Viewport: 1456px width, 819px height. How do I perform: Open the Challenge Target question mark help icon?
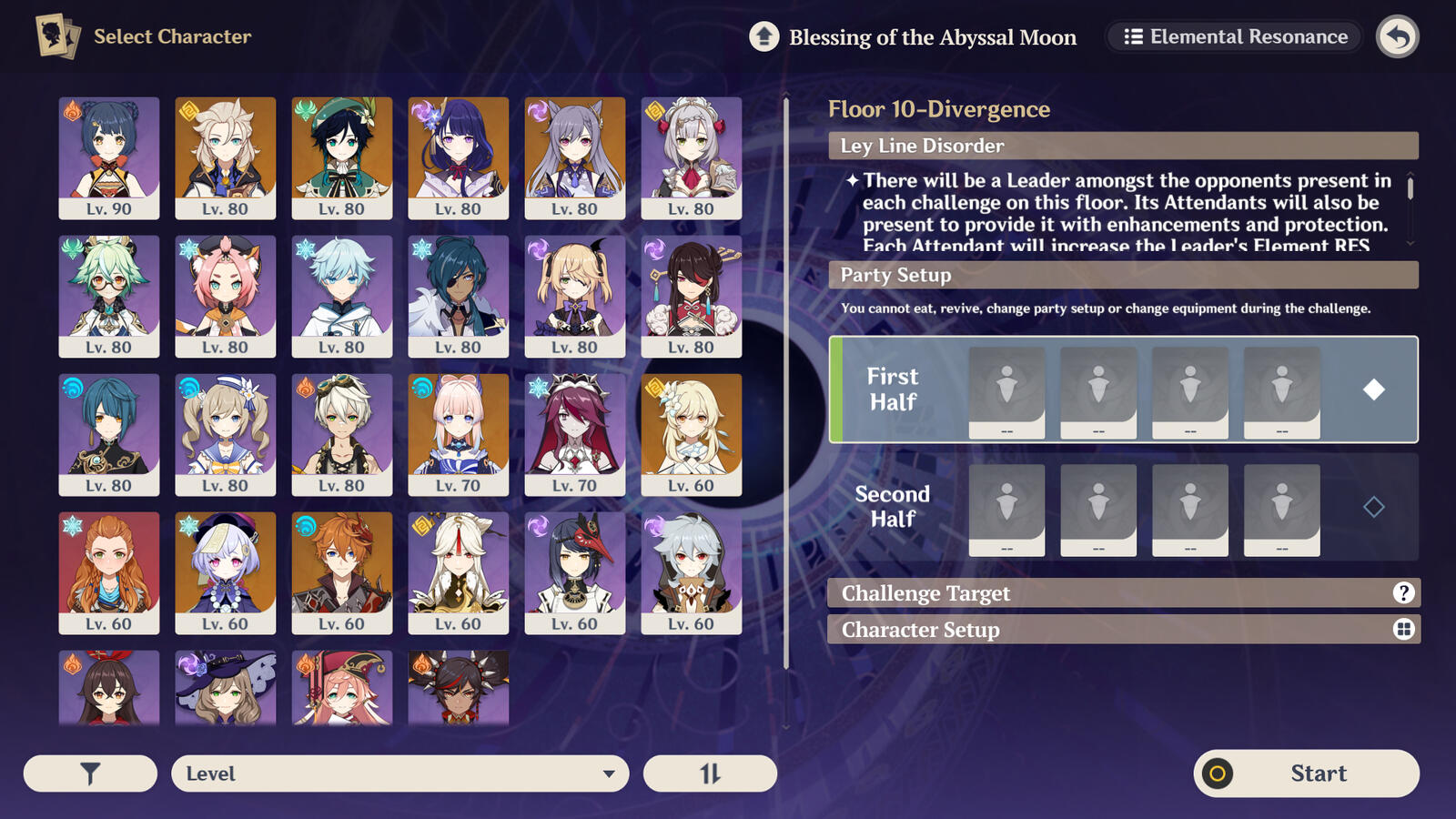(1404, 592)
